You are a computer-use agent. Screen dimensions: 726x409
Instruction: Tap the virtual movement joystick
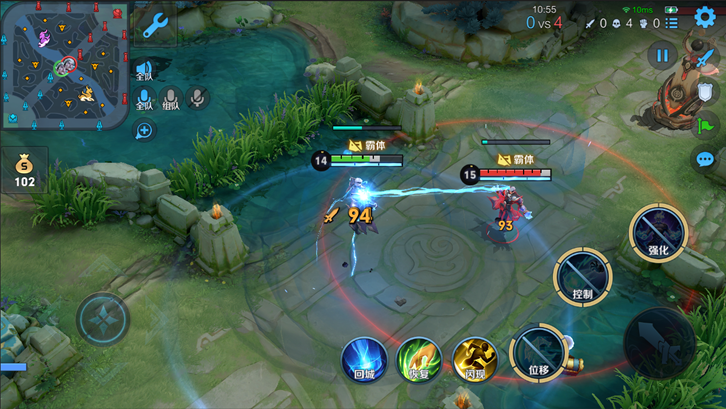pyautogui.click(x=103, y=319)
